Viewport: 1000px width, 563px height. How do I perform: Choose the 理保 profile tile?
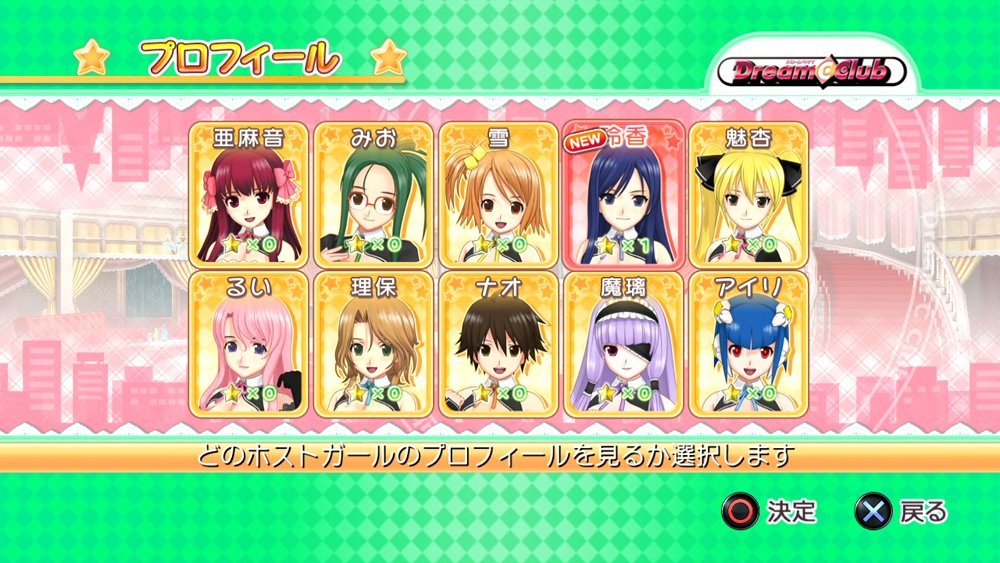[373, 343]
